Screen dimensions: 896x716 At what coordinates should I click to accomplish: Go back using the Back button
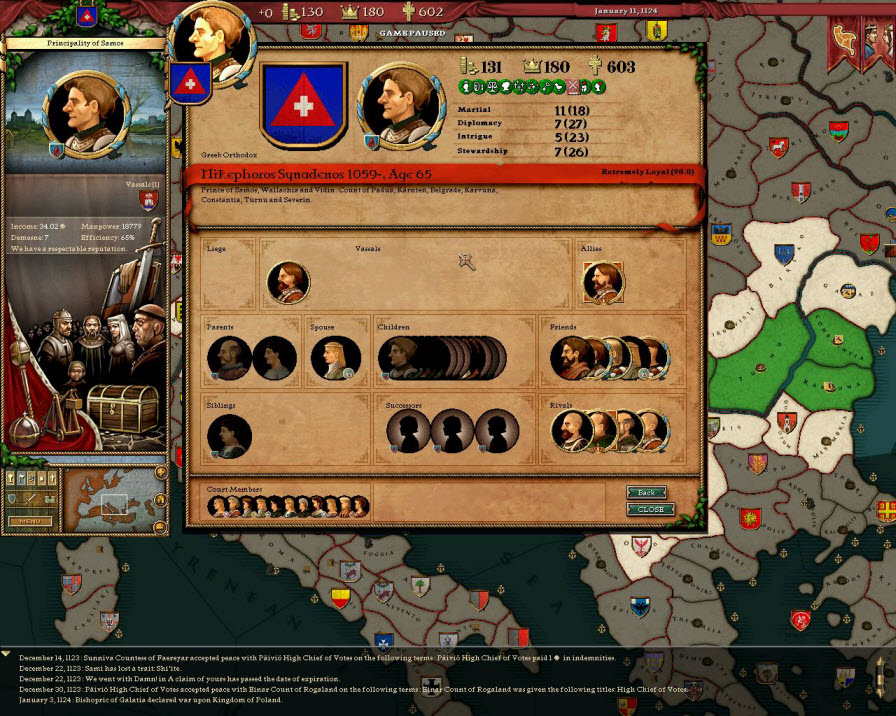point(647,492)
